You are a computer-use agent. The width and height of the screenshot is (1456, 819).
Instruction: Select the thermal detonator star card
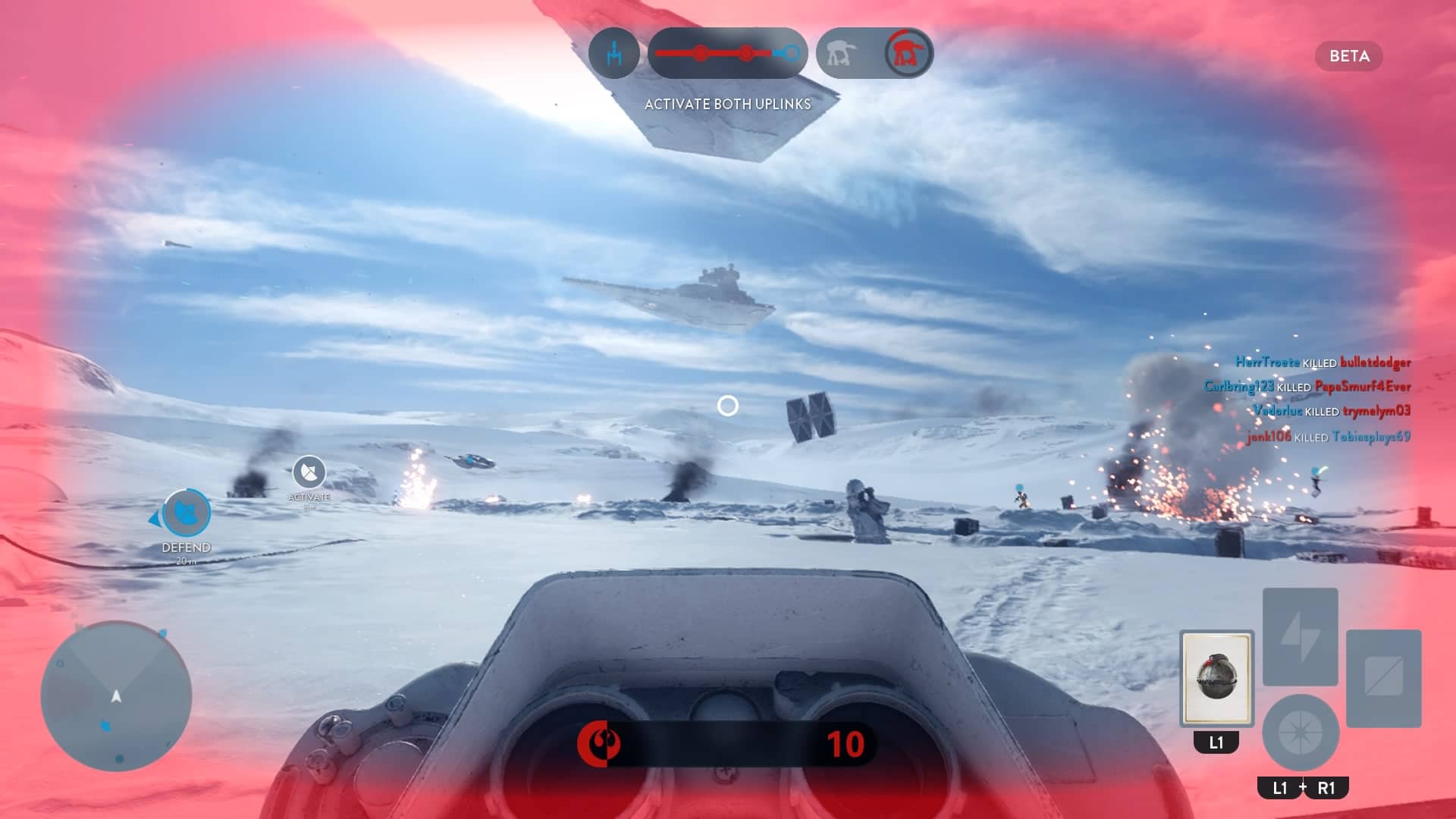(x=1216, y=677)
